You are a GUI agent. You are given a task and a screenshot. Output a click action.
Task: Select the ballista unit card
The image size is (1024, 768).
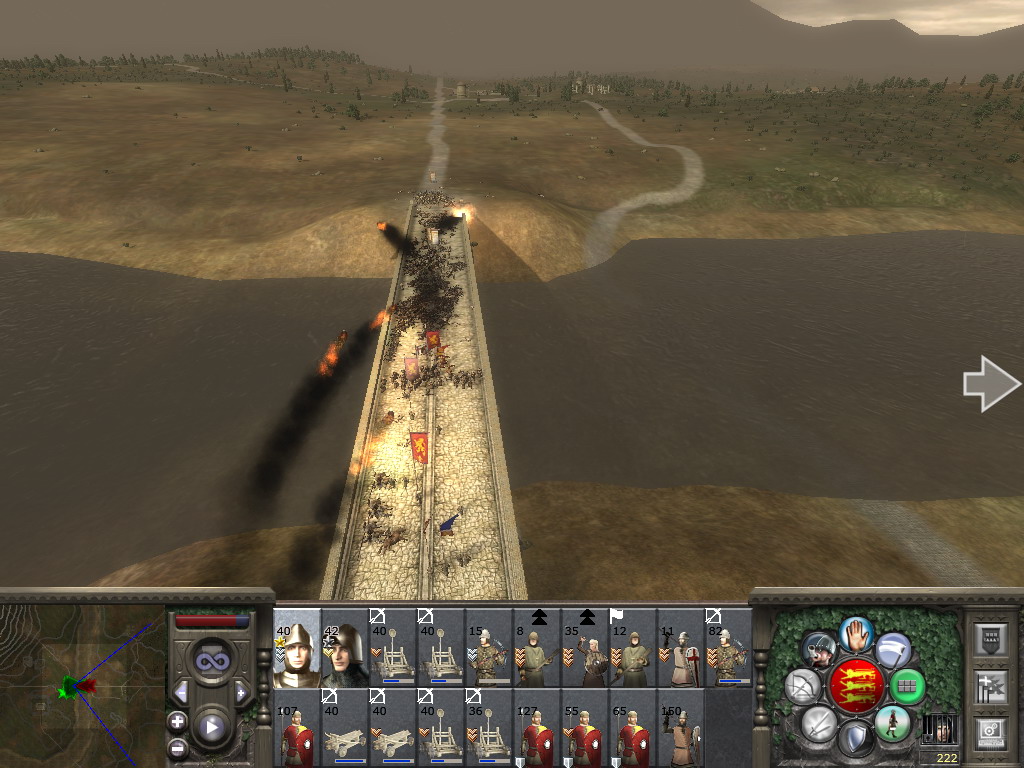click(345, 728)
